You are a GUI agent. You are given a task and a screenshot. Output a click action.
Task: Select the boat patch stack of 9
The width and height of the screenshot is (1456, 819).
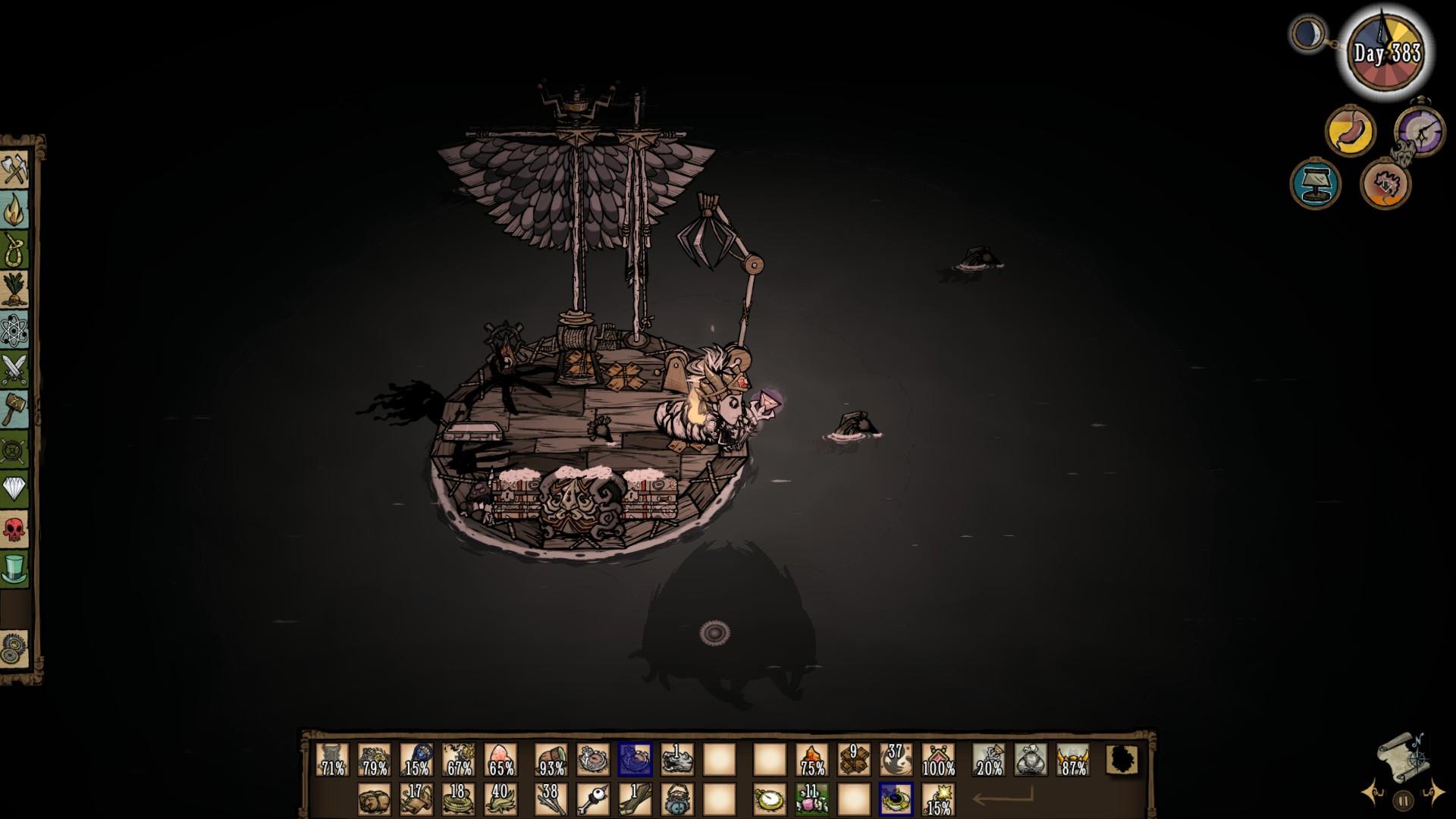(854, 760)
